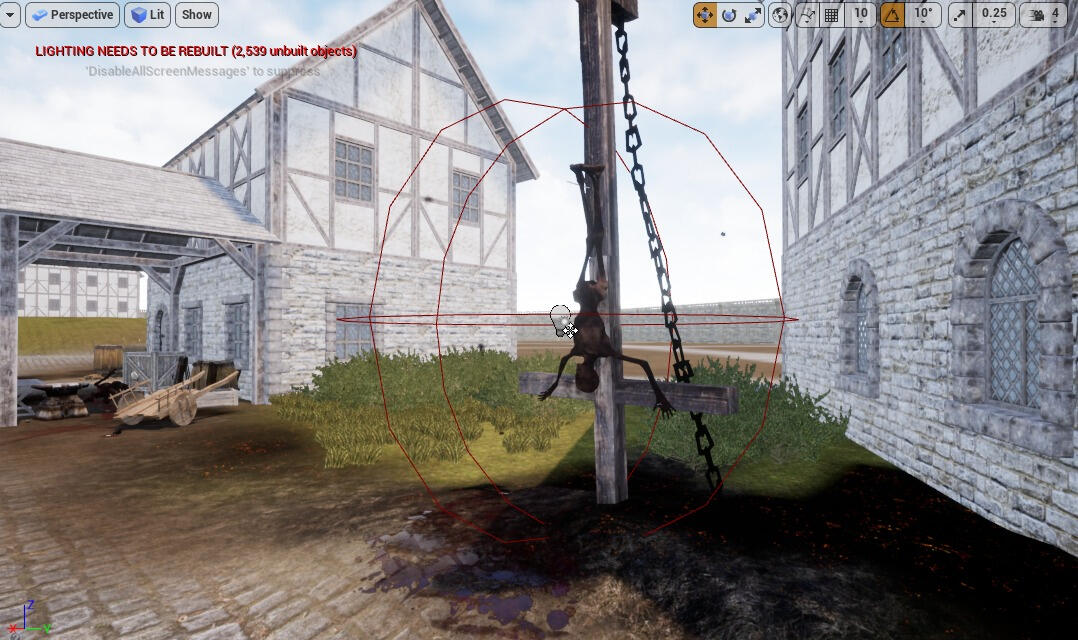Viewport: 1078px width, 640px height.
Task: Toggle the scale snapping arrow icon
Action: pyautogui.click(x=960, y=15)
